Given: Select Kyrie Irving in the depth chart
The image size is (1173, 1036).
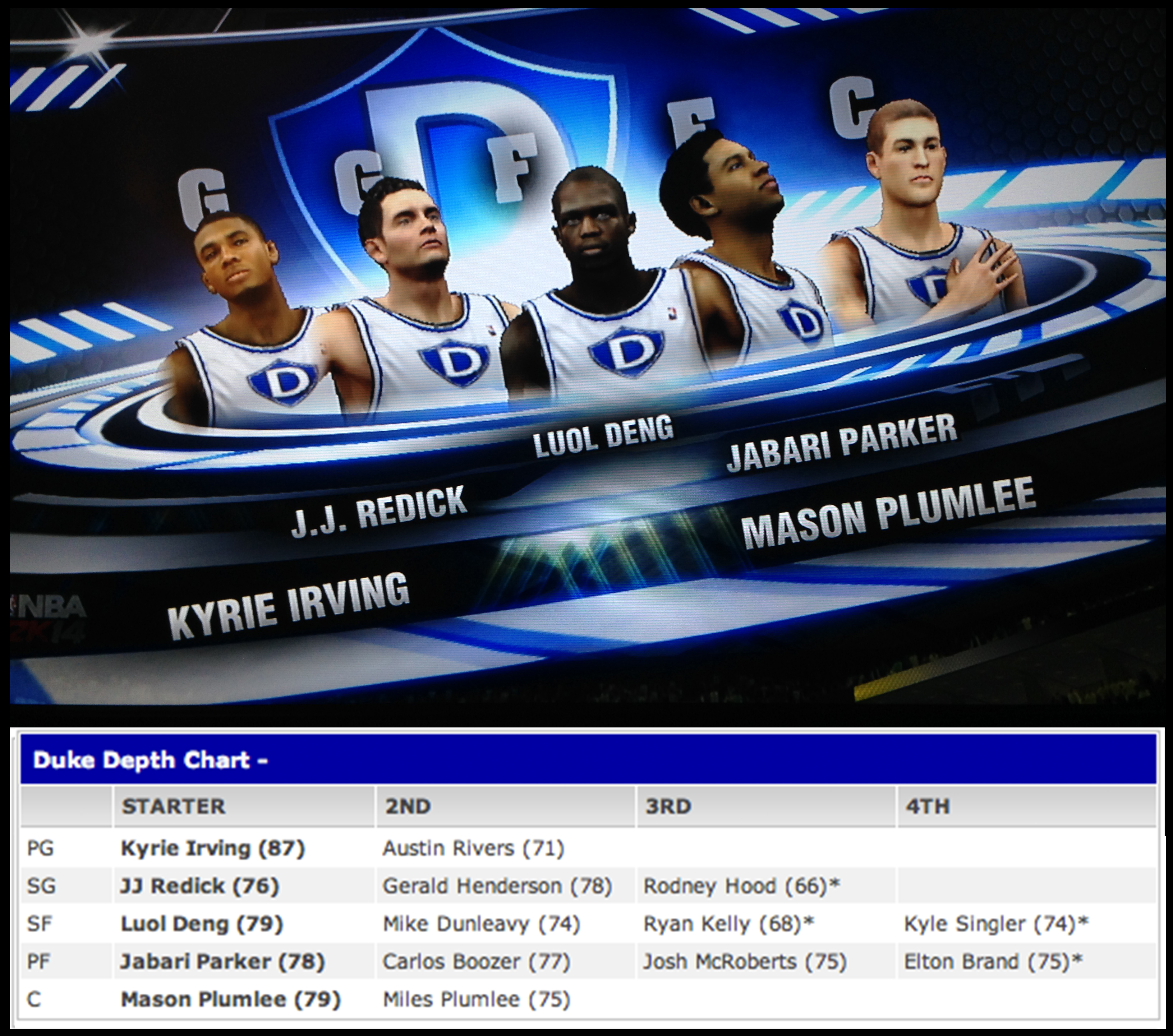Looking at the screenshot, I should coord(212,848).
